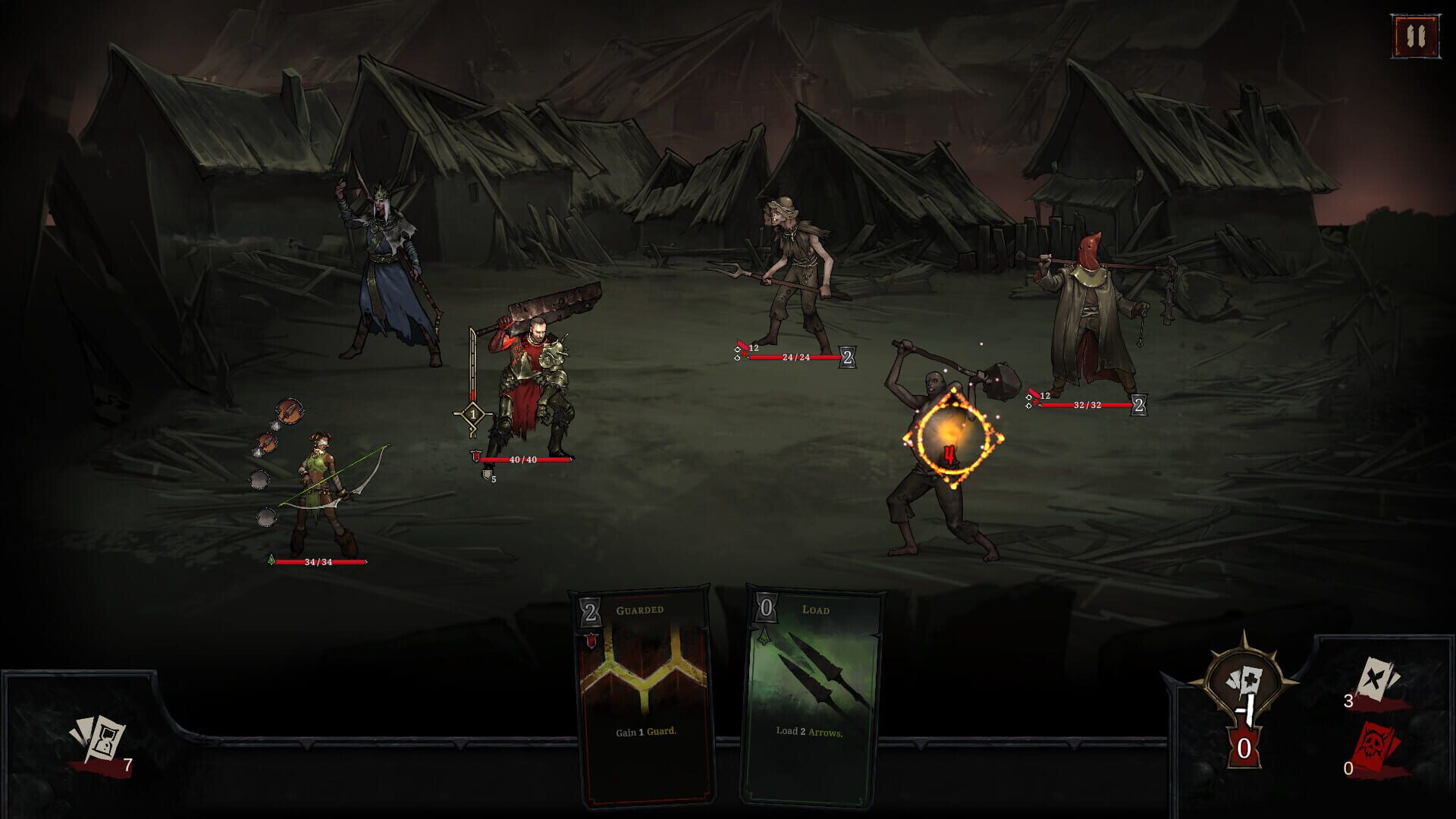Click the archer's 34/34 health bar
The width and height of the screenshot is (1456, 819).
tap(318, 562)
